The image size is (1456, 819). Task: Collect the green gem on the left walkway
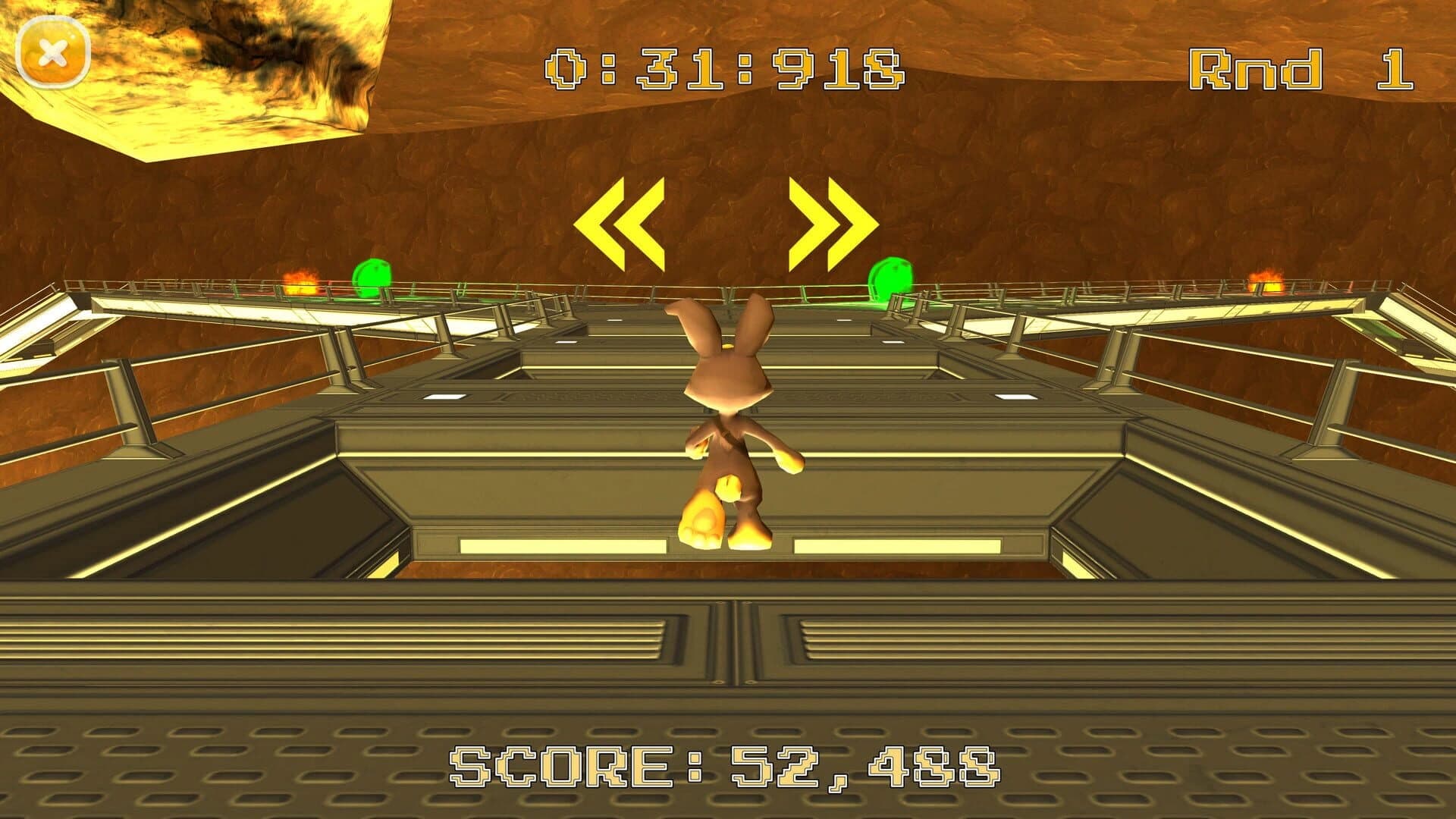coord(371,277)
